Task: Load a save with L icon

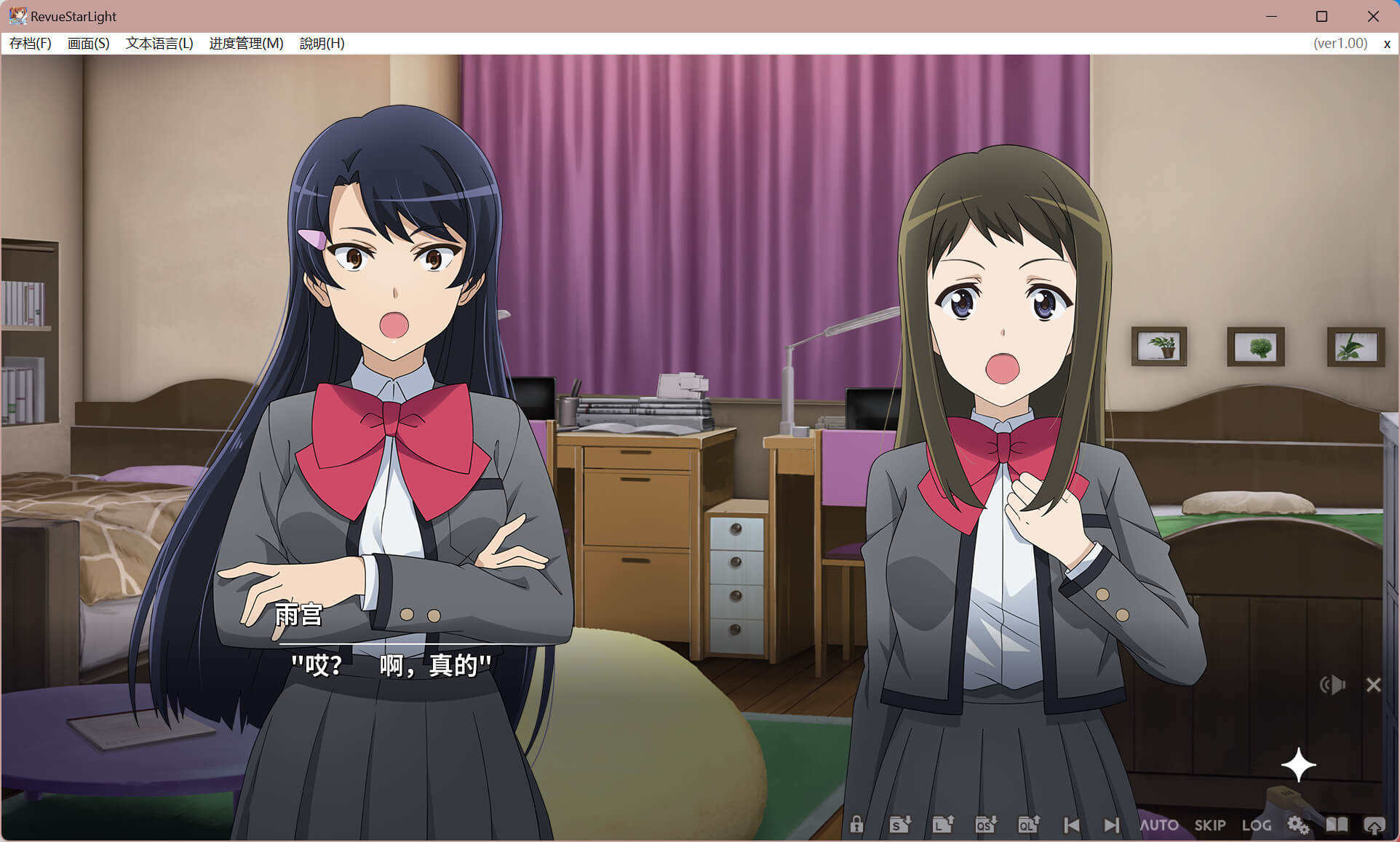Action: 943,825
